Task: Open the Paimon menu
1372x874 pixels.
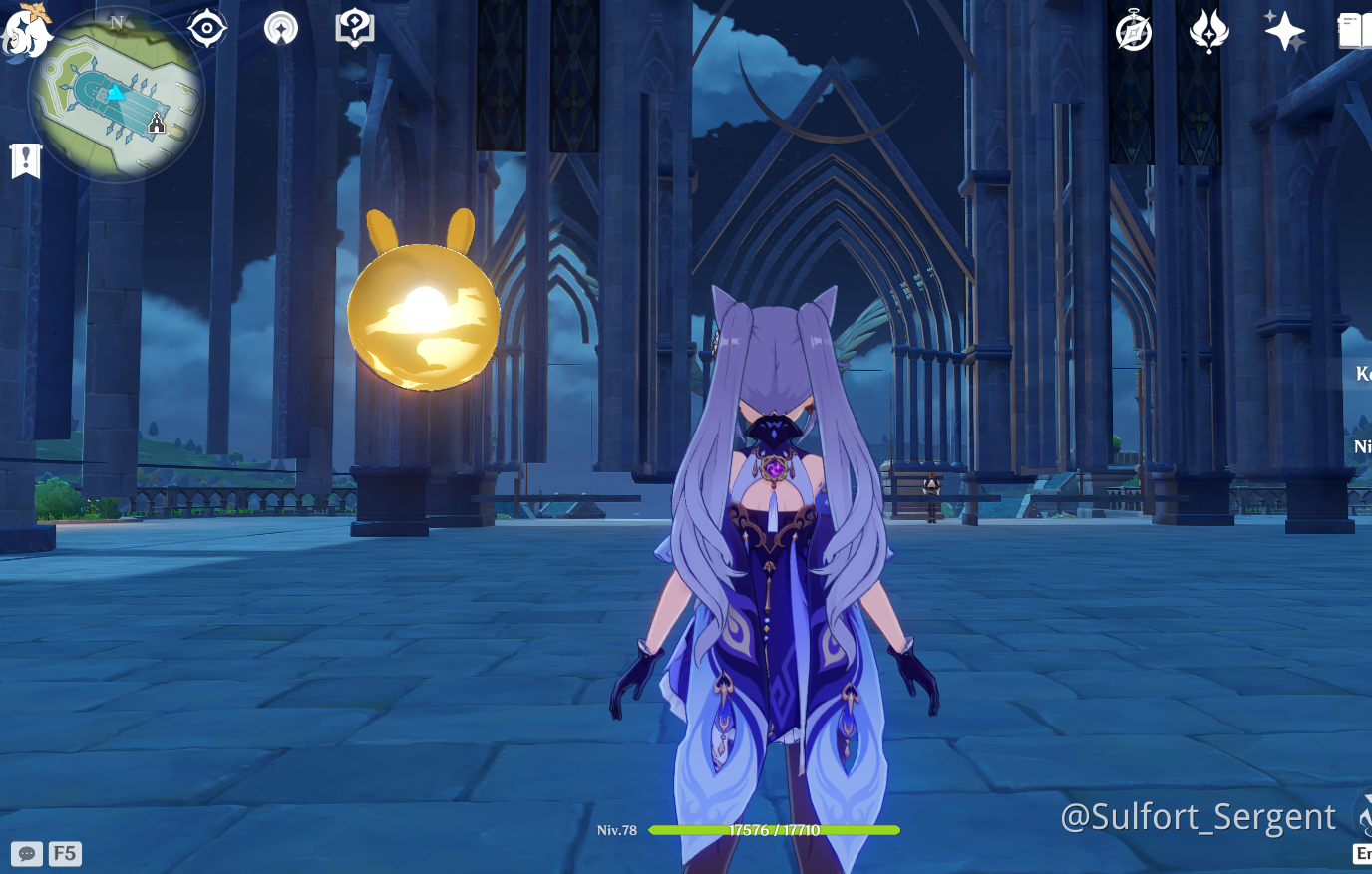Action: (28, 30)
